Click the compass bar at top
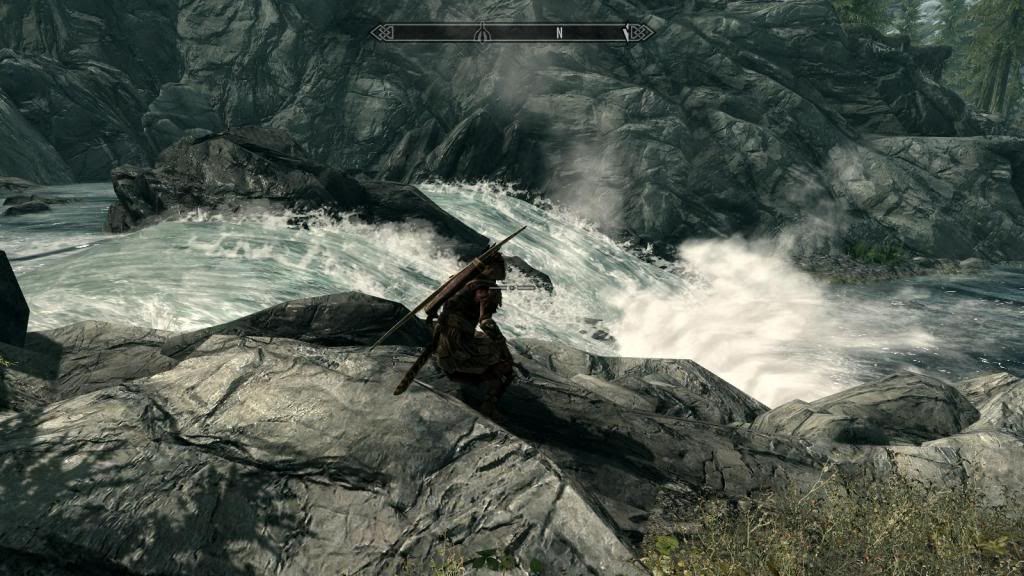Screen dimensions: 1024x576 pos(512,33)
